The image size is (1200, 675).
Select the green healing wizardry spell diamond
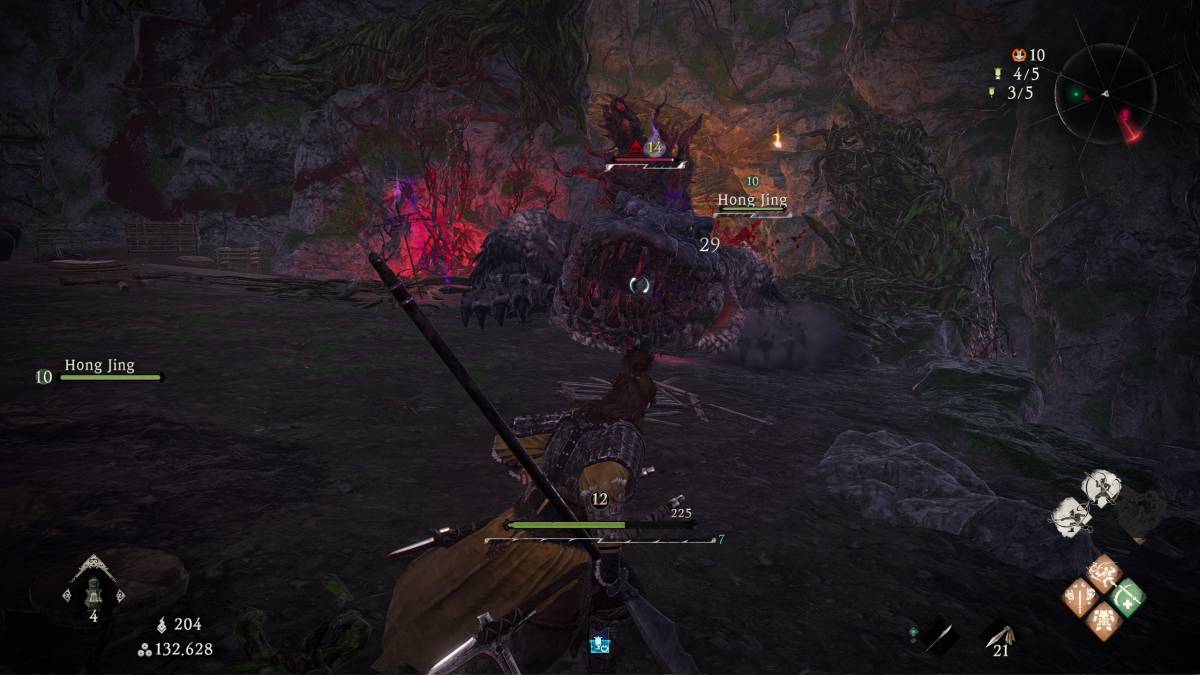point(1128,597)
